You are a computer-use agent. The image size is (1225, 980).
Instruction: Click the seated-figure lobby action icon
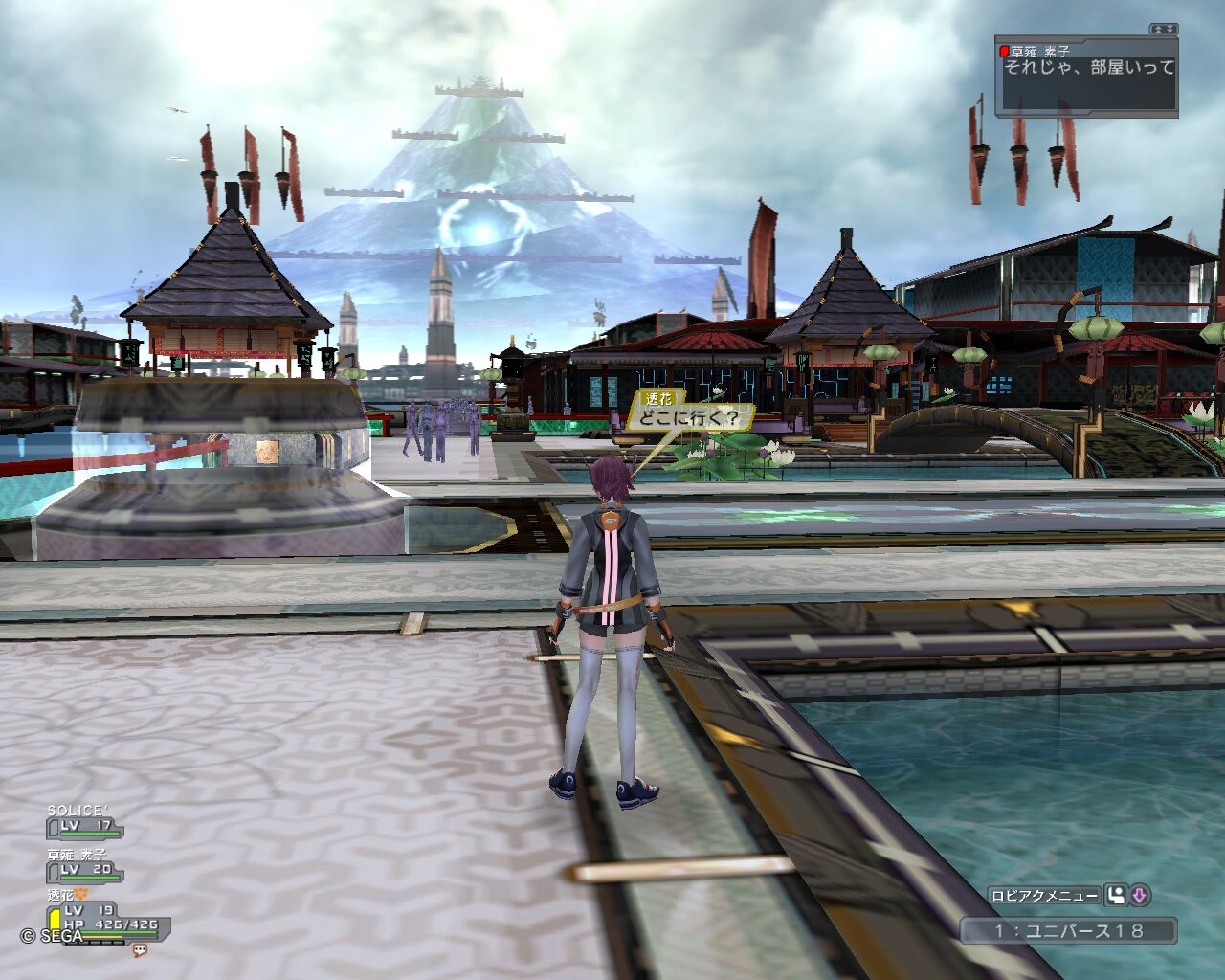click(1116, 896)
